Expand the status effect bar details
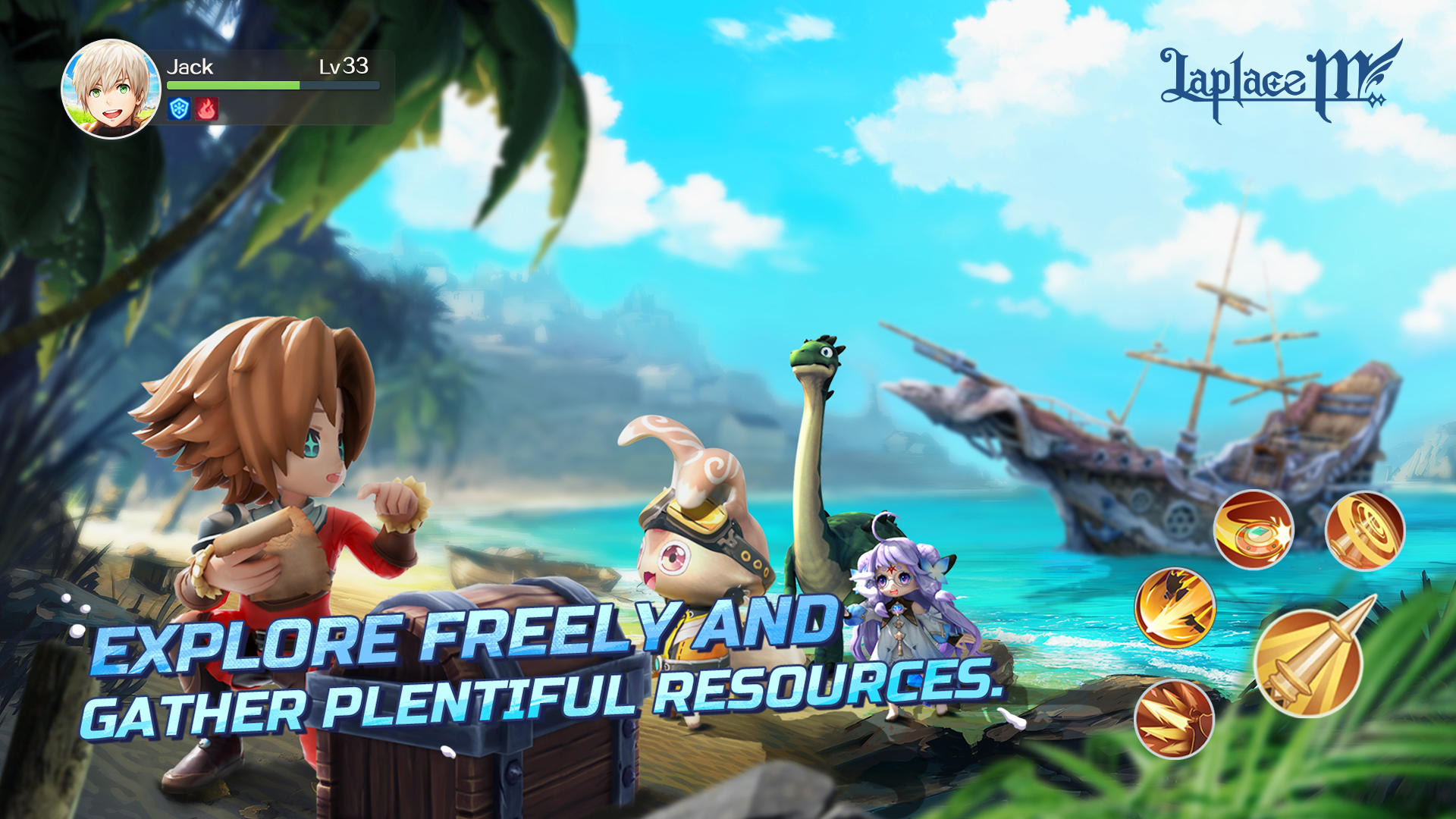1456x819 pixels. tap(193, 109)
